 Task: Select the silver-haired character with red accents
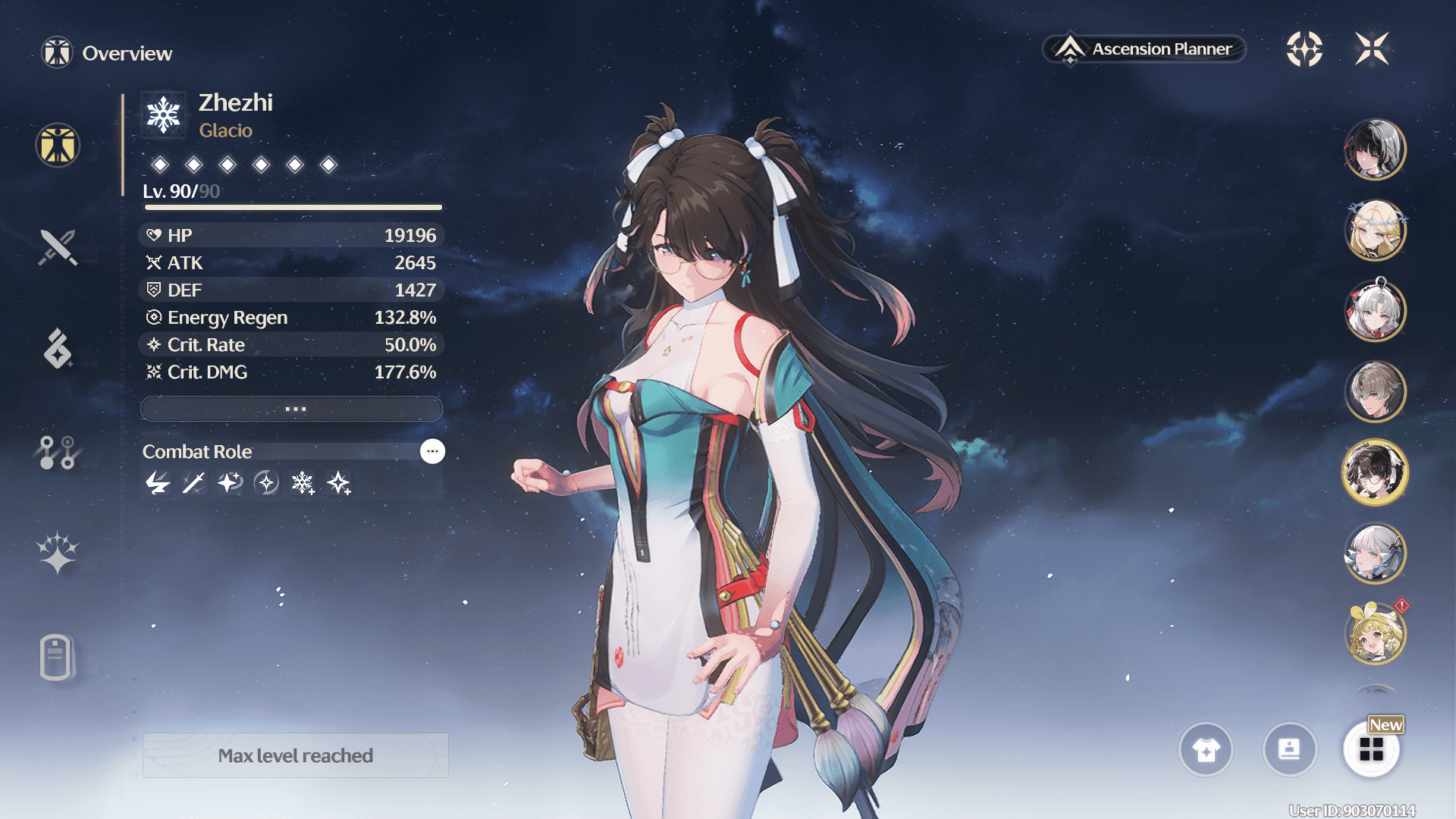point(1375,311)
